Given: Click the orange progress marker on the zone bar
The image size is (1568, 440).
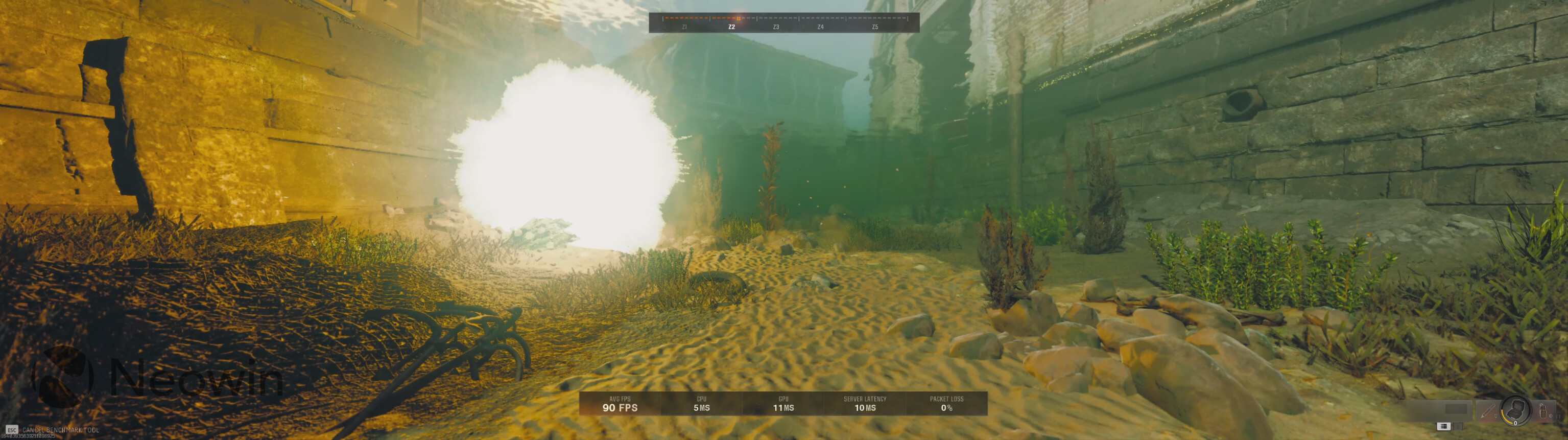Looking at the screenshot, I should (739, 19).
